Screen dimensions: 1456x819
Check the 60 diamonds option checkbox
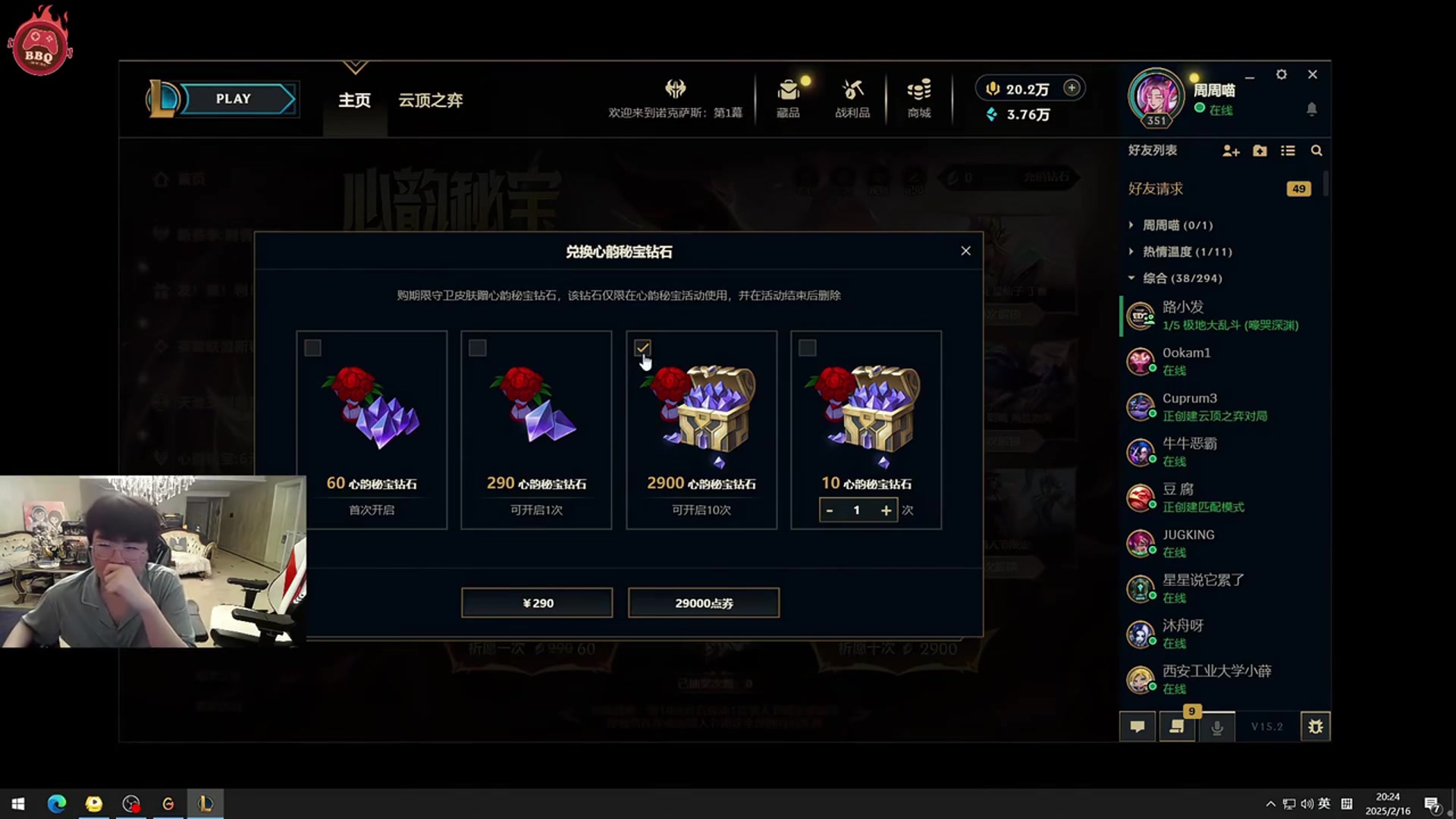(312, 348)
